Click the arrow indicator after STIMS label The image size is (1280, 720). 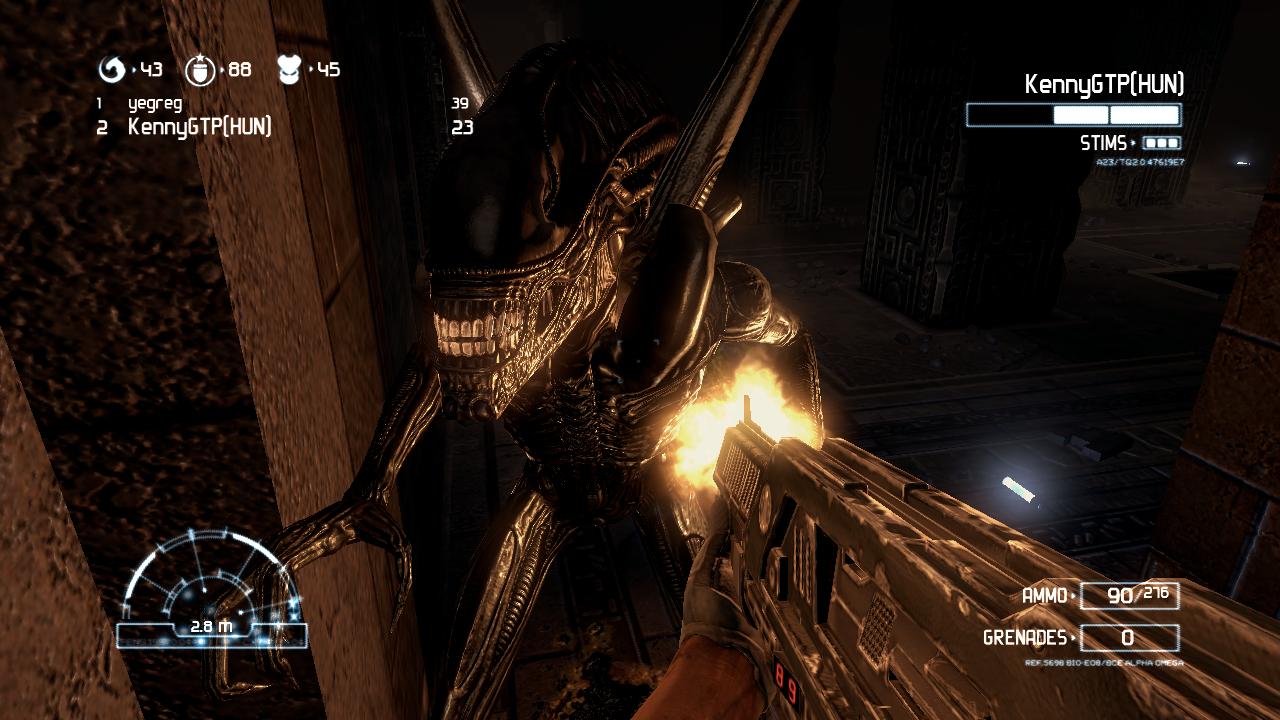1133,141
